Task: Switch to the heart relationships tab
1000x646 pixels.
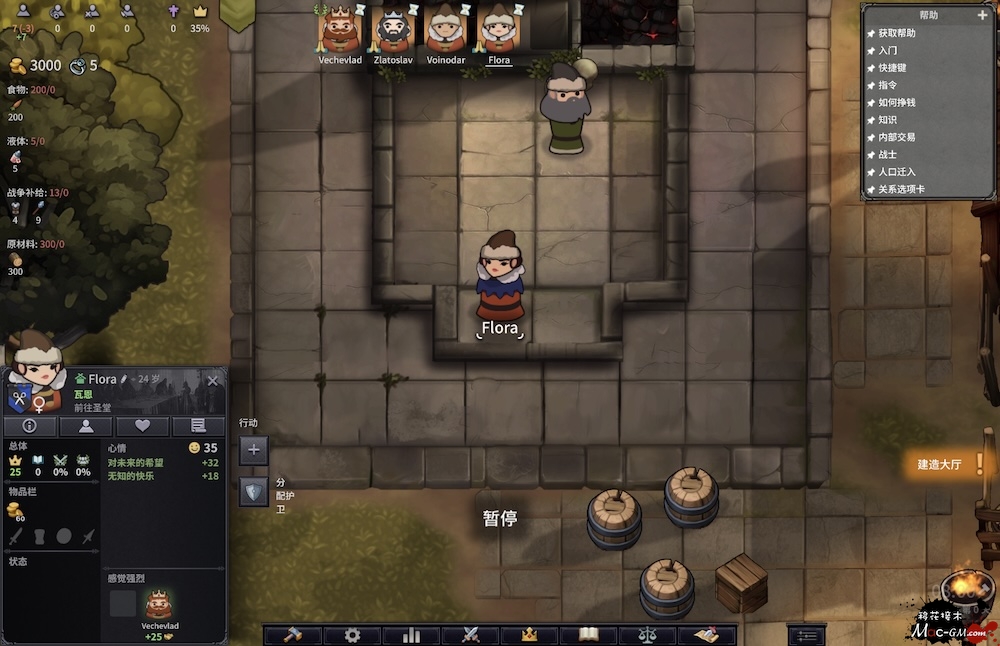Action: pyautogui.click(x=142, y=426)
